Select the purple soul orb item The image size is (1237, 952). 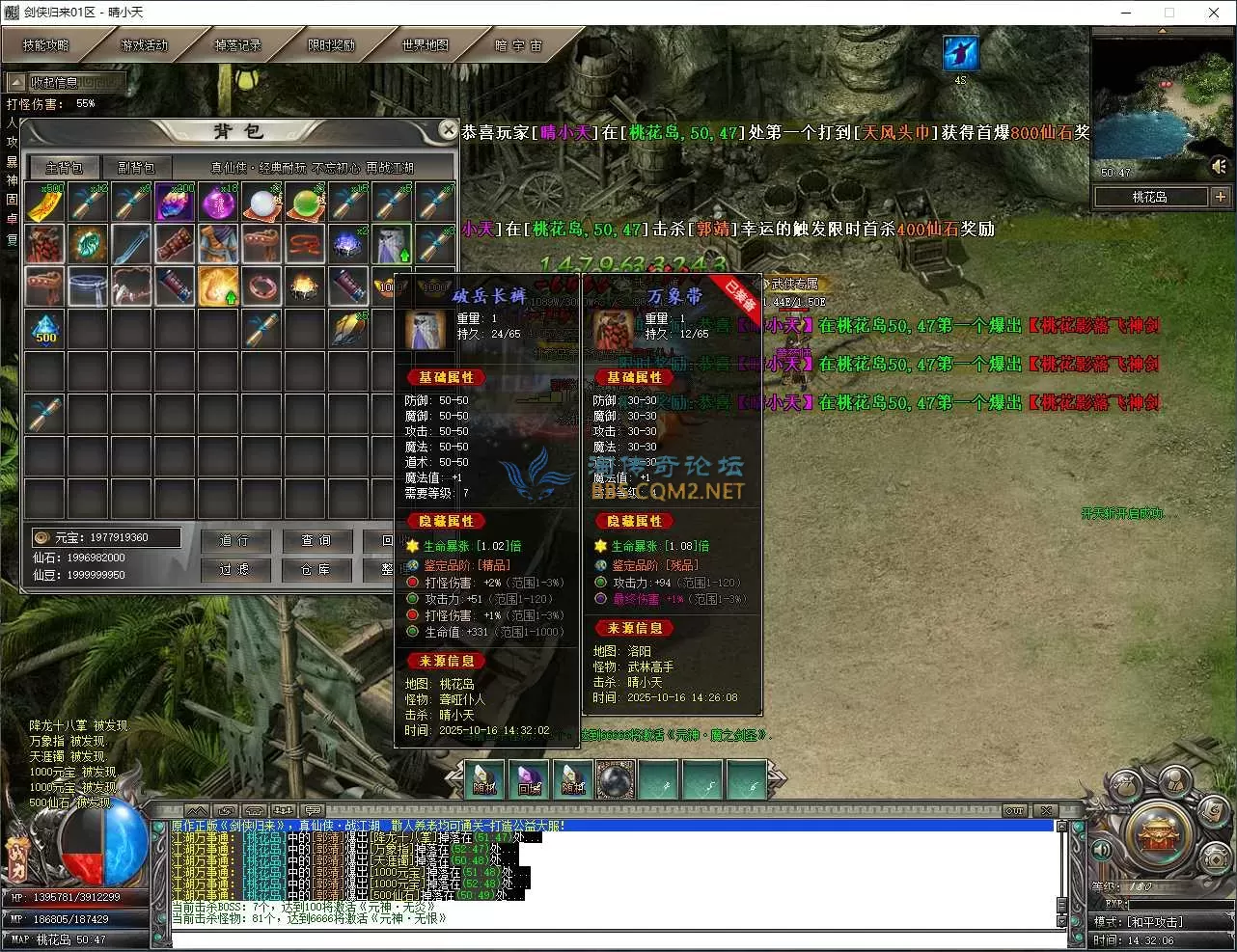coord(218,203)
